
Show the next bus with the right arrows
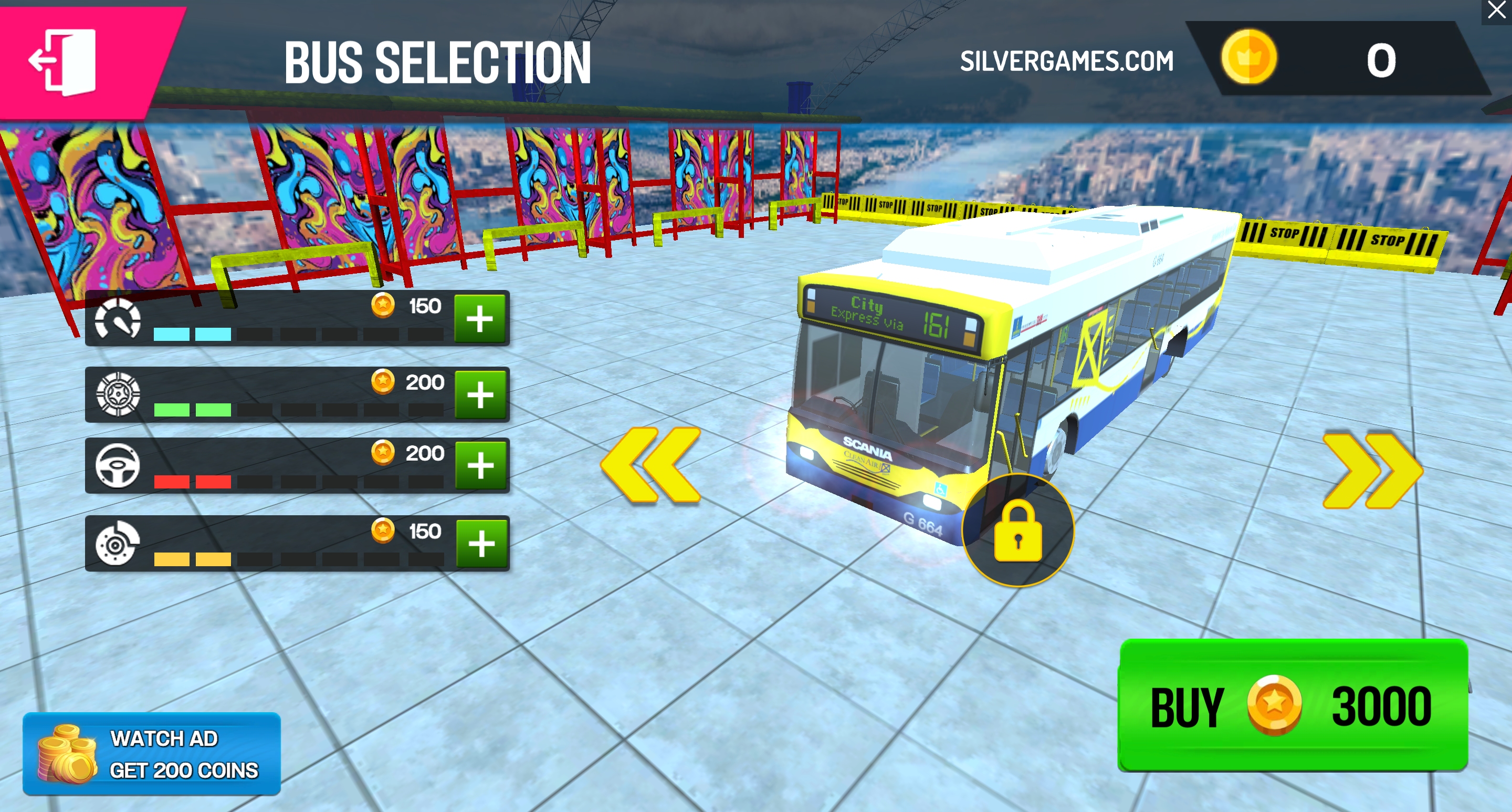pyautogui.click(x=1372, y=470)
